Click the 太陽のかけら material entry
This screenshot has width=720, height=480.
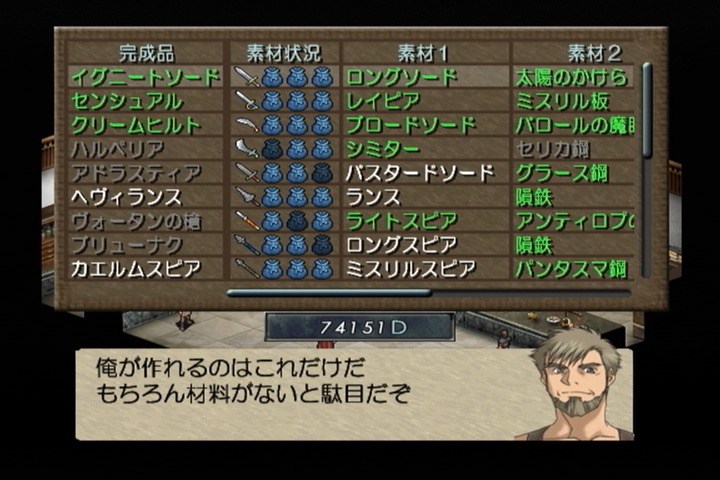pyautogui.click(x=570, y=77)
